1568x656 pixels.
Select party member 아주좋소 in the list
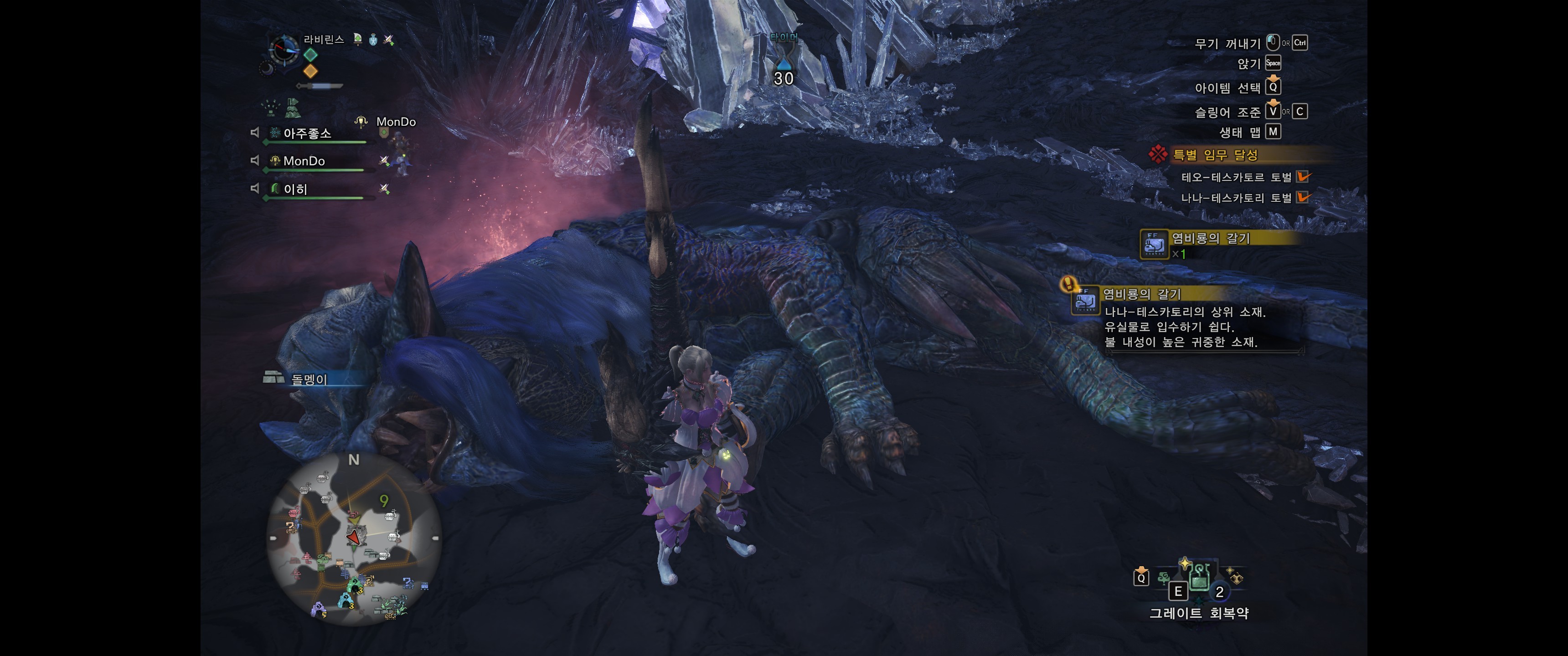click(307, 133)
